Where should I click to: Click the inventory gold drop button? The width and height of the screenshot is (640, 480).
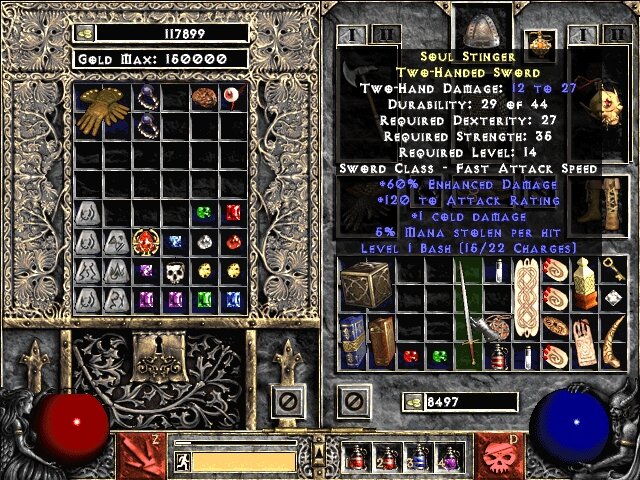pos(411,402)
